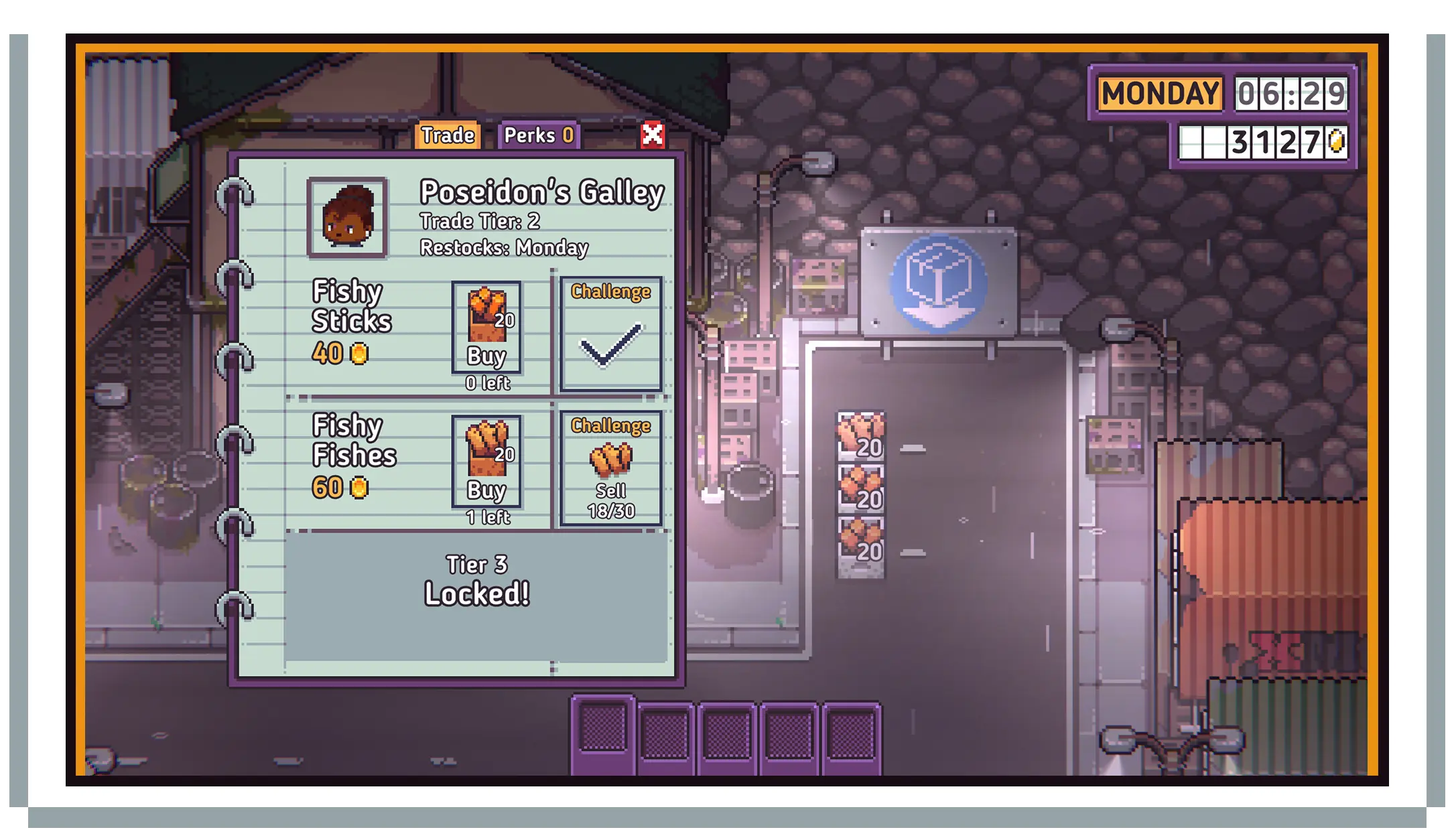The height and width of the screenshot is (840, 1454).
Task: Buy a crate of Fishy Fishes
Action: (x=486, y=462)
